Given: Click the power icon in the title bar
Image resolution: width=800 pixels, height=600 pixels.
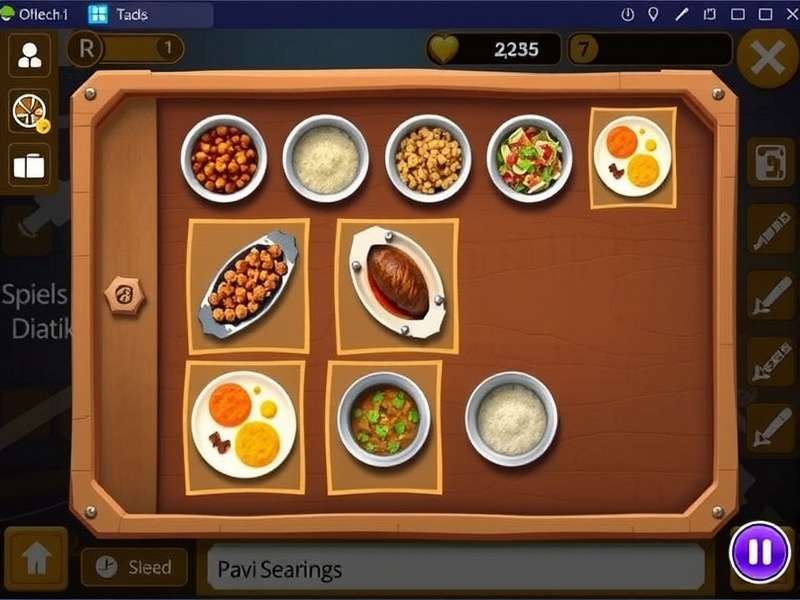Looking at the screenshot, I should click(628, 15).
